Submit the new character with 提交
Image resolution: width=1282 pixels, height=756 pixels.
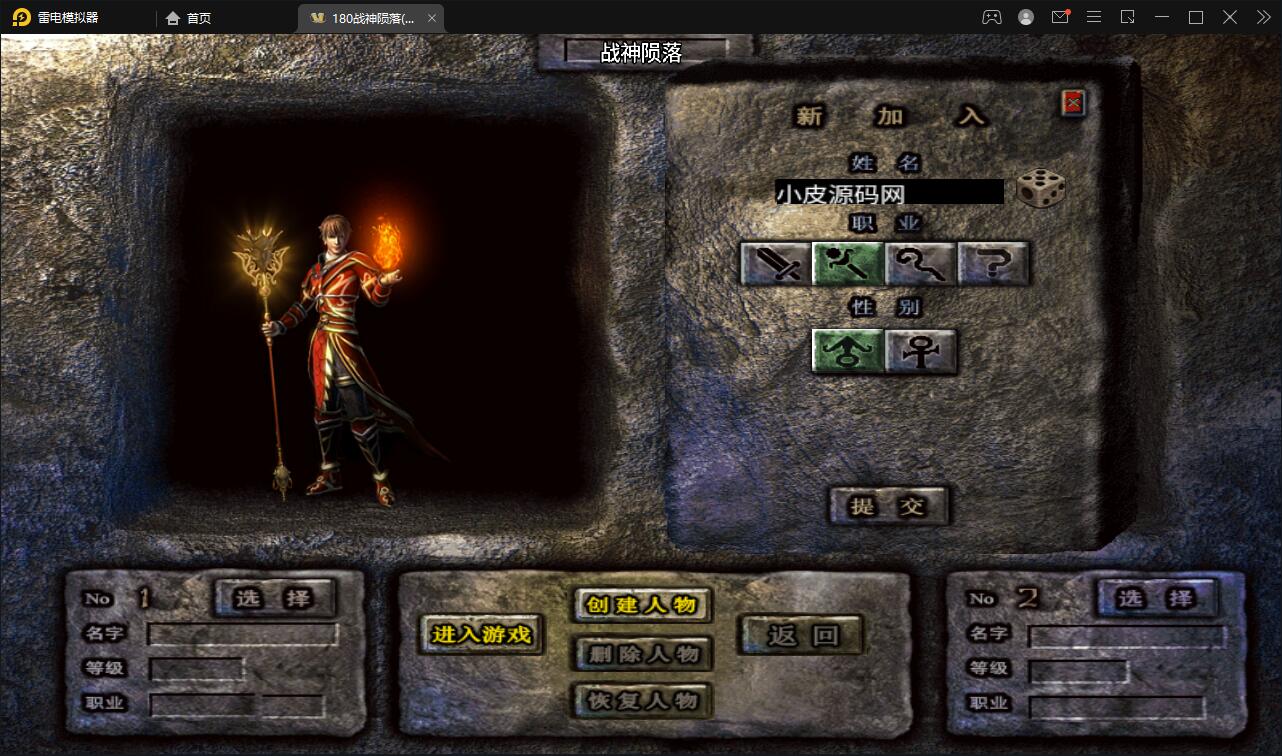(888, 506)
